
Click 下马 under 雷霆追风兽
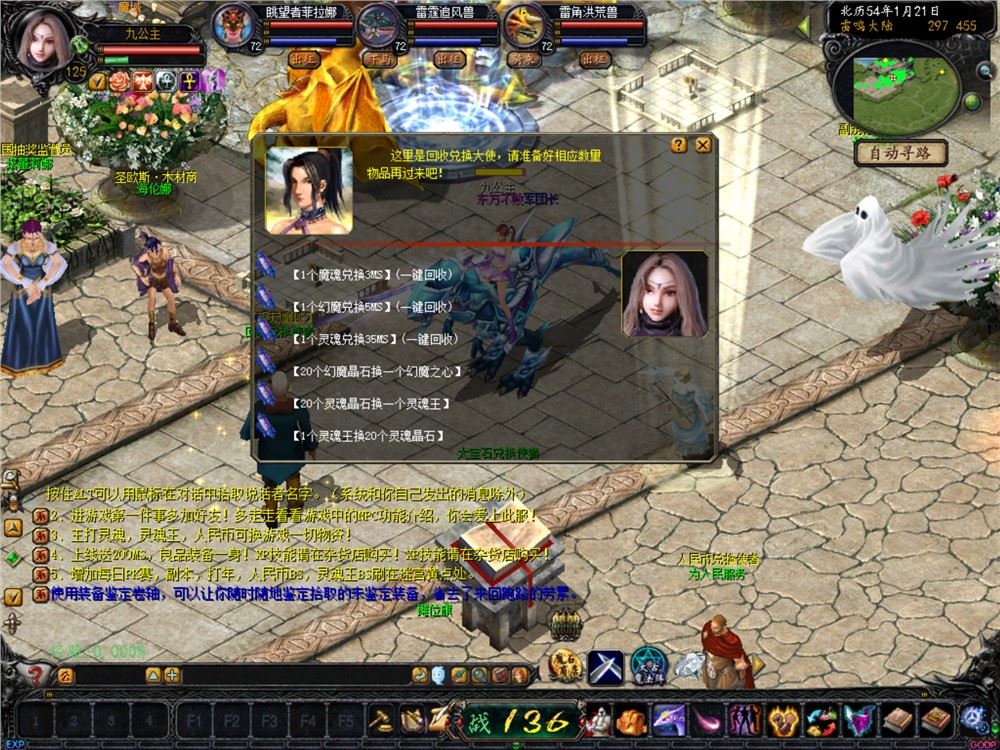pos(379,59)
